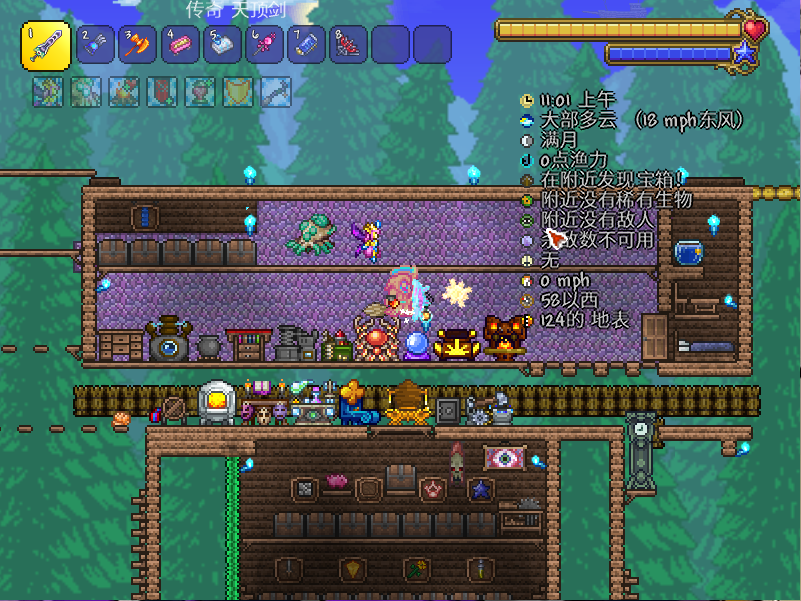The height and width of the screenshot is (601, 801).
Task: Pick the pink staff in hotbar slot 6
Action: pyautogui.click(x=265, y=45)
